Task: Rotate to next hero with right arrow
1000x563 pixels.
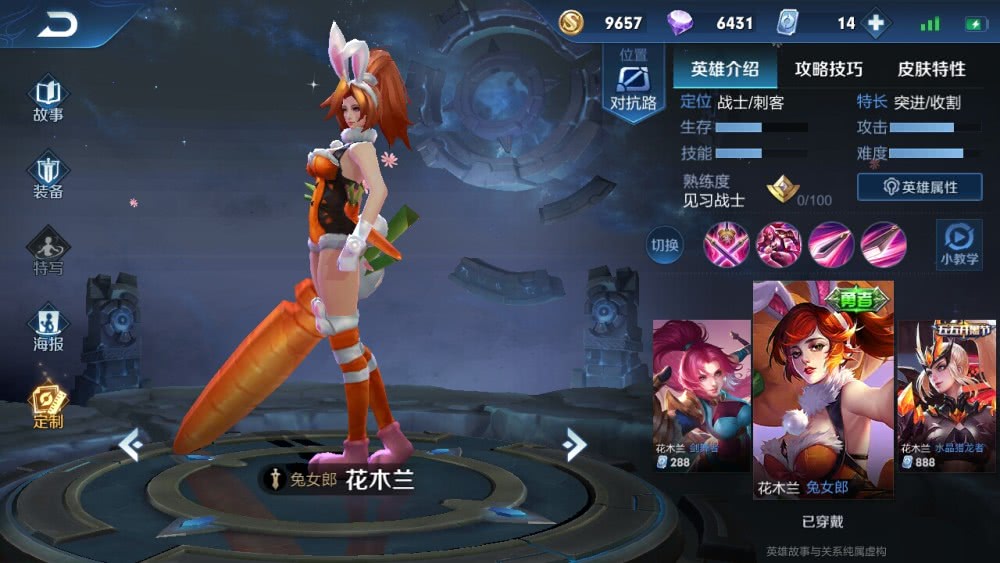Action: [x=574, y=444]
